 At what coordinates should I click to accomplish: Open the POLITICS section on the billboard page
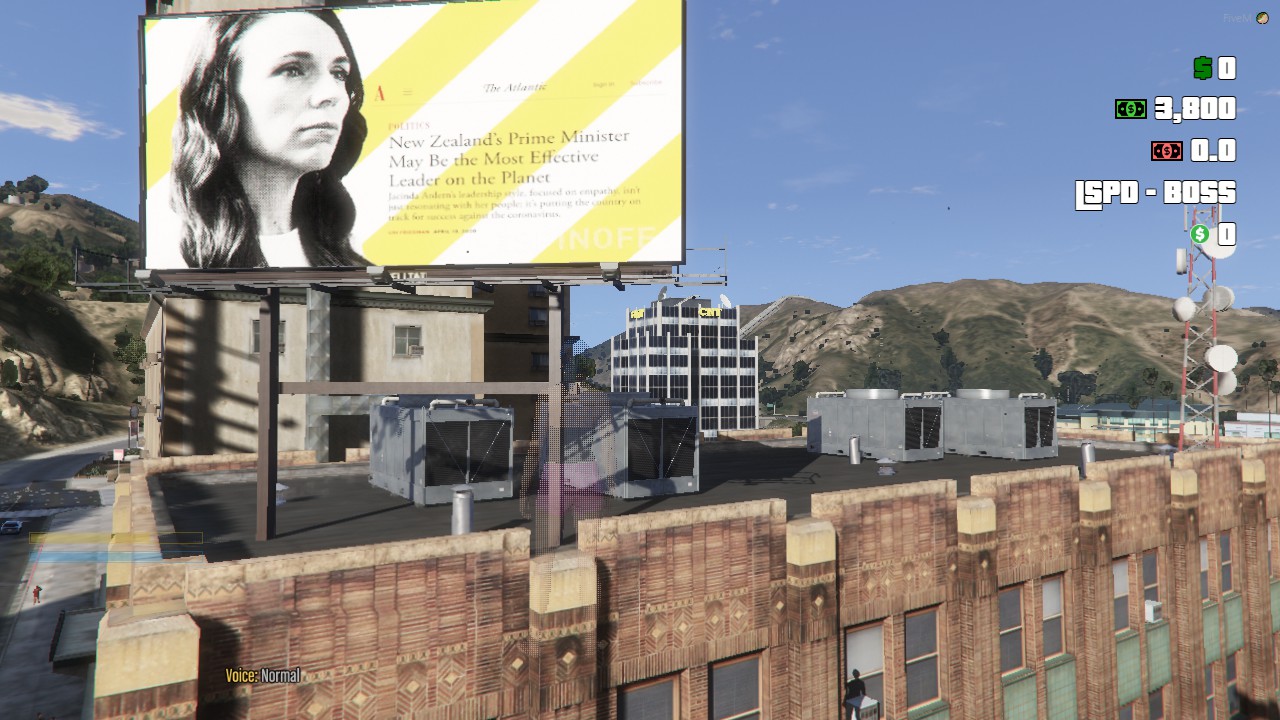[410, 125]
